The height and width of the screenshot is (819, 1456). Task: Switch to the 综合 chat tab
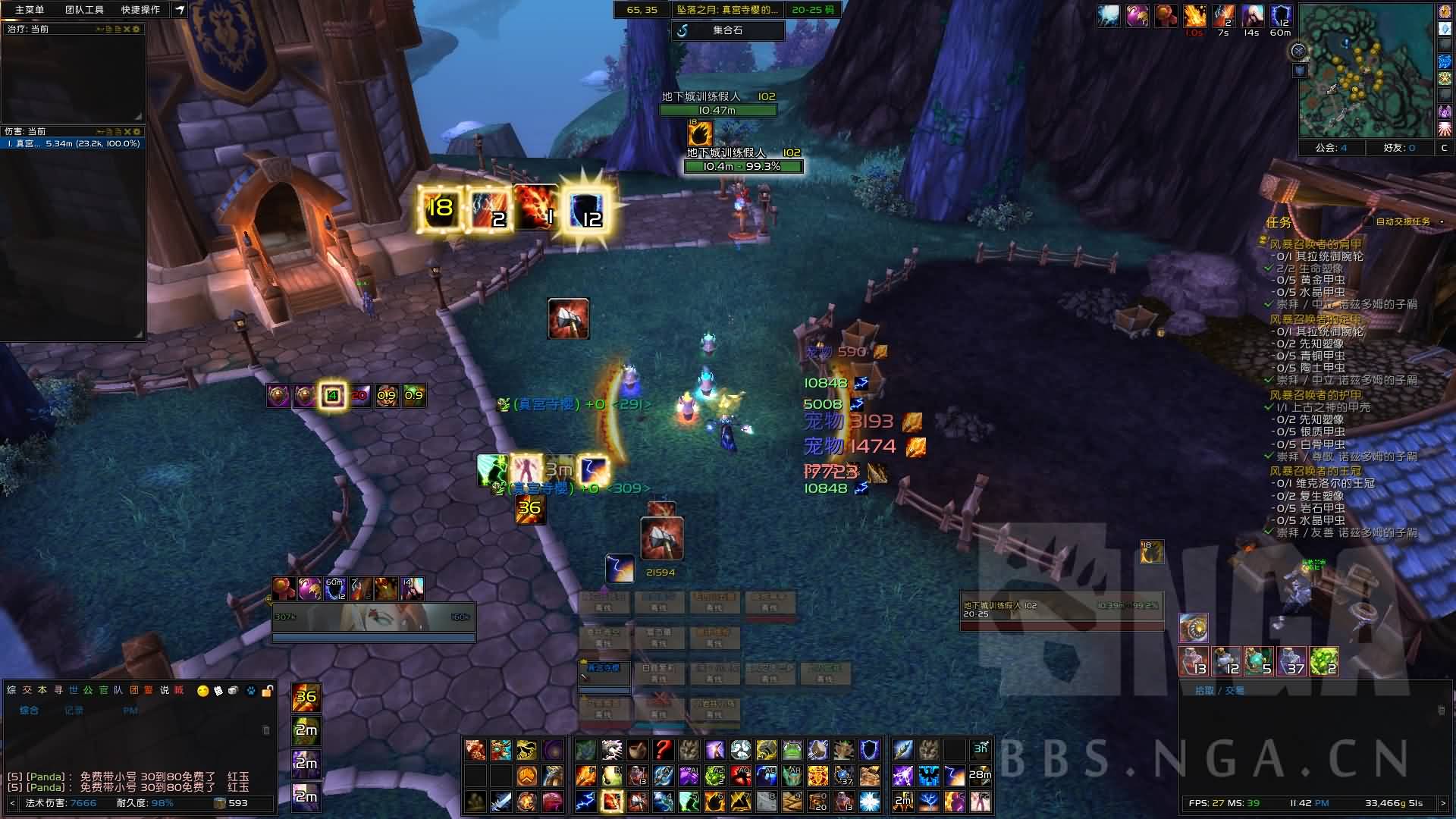click(29, 711)
